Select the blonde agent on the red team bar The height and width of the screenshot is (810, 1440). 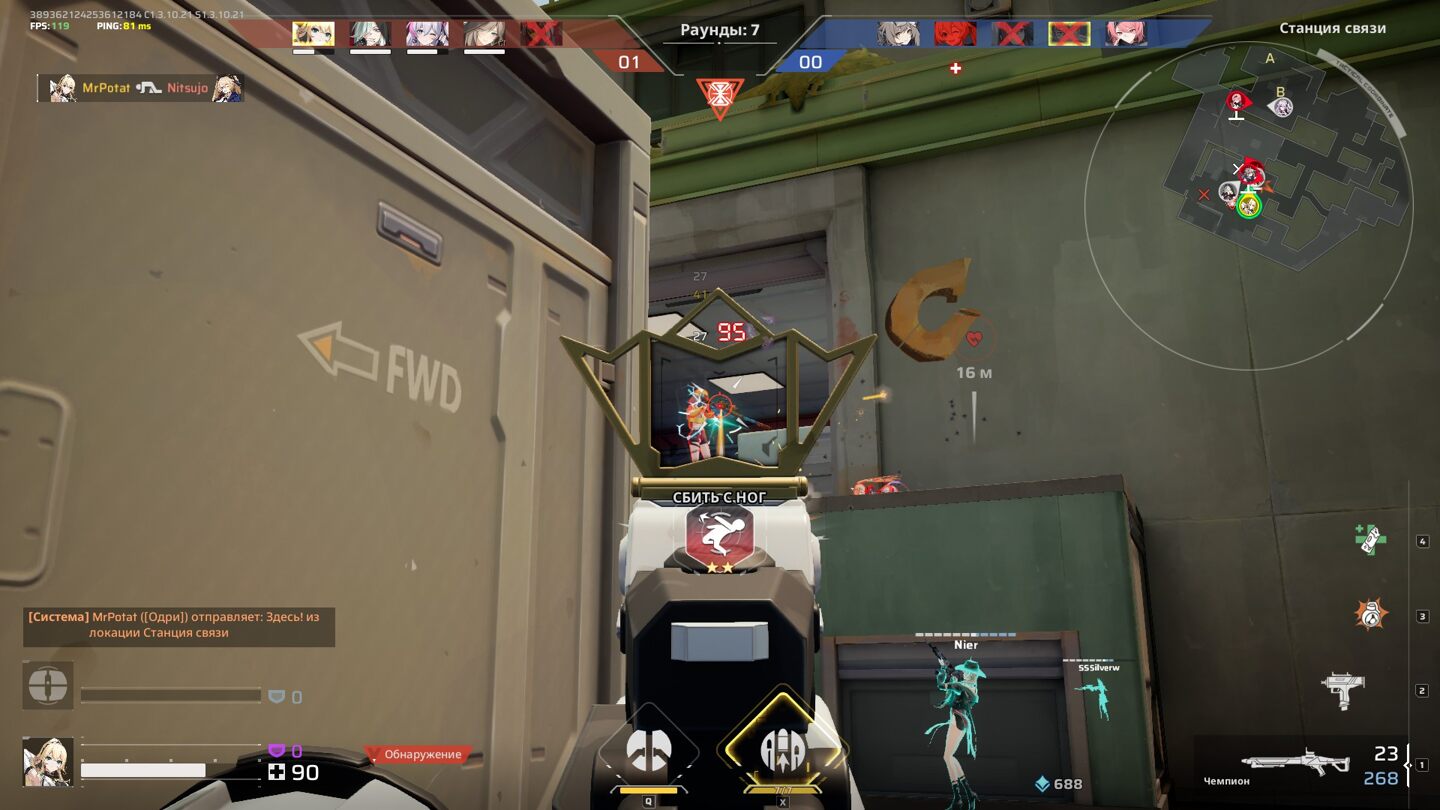click(313, 35)
